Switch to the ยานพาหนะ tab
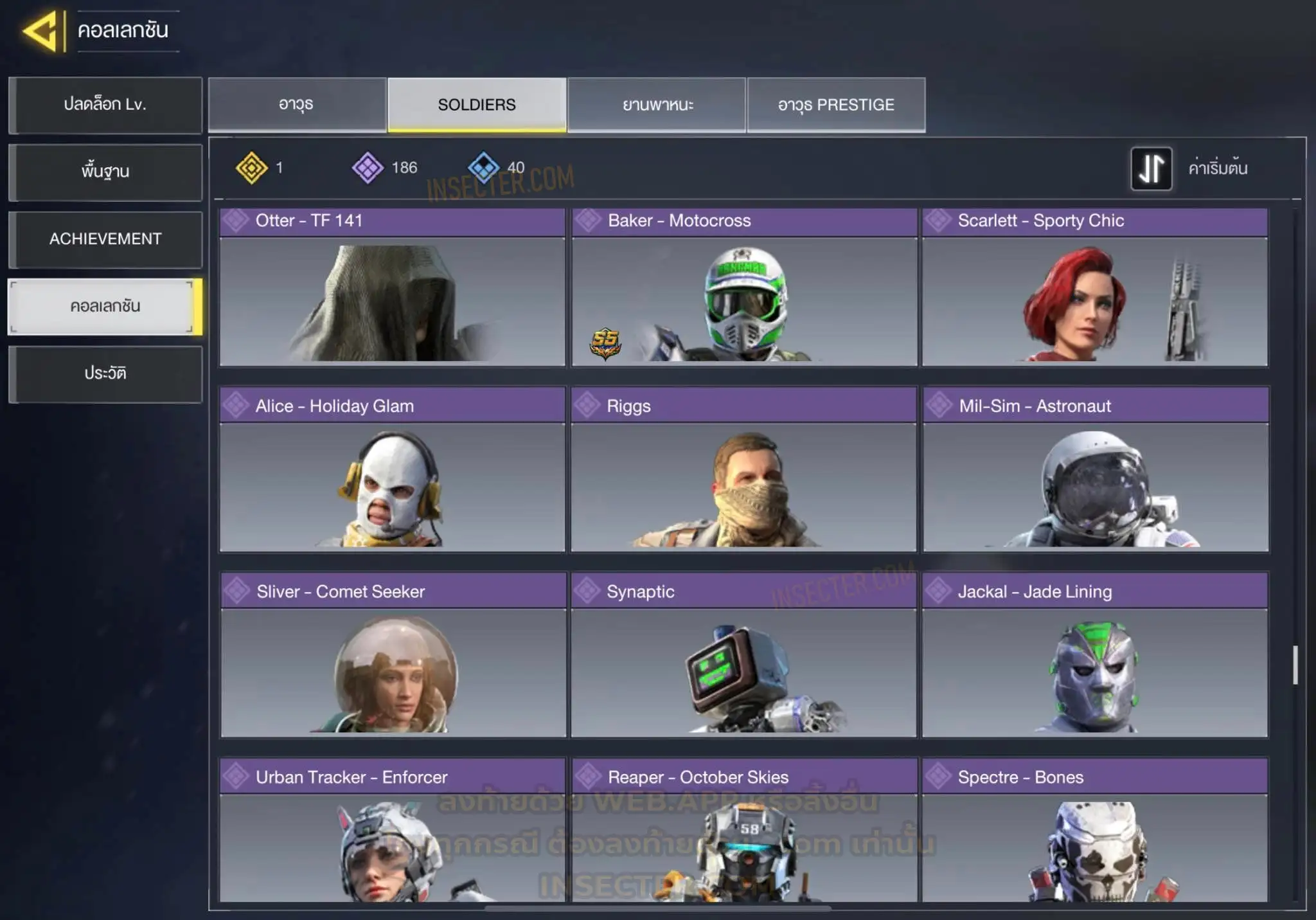 (x=657, y=105)
